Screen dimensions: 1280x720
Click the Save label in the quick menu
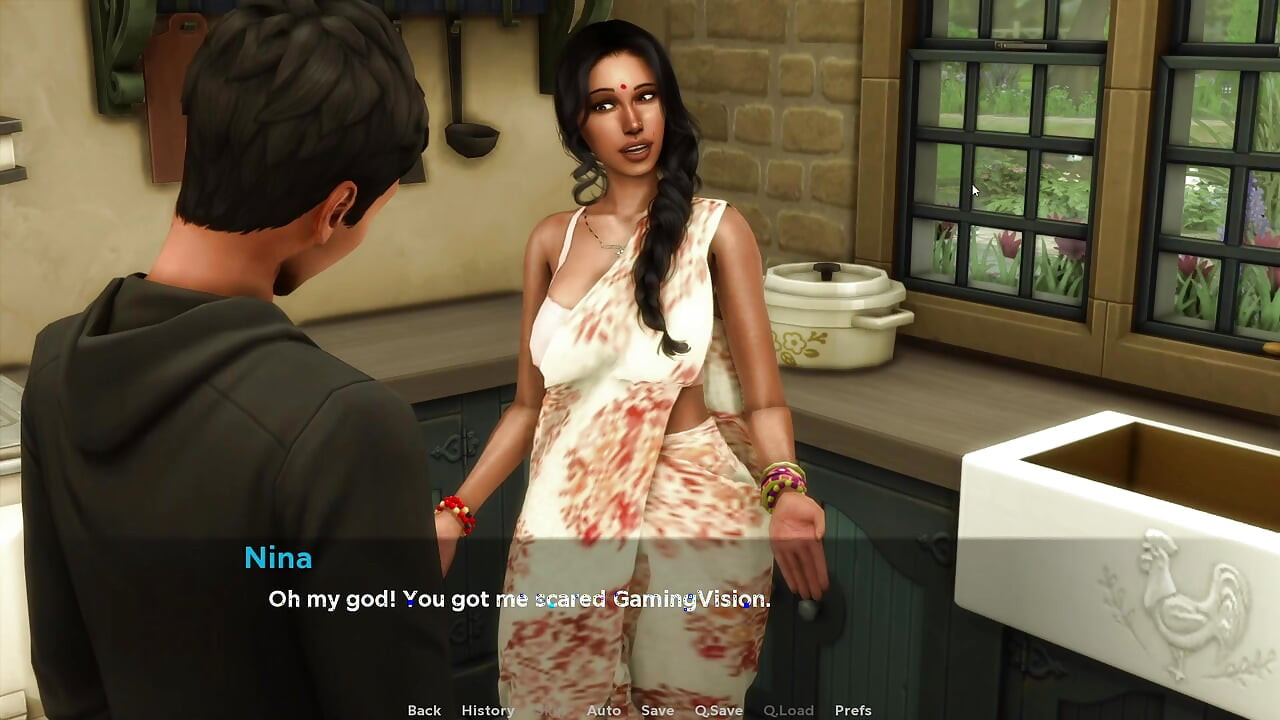(x=657, y=710)
